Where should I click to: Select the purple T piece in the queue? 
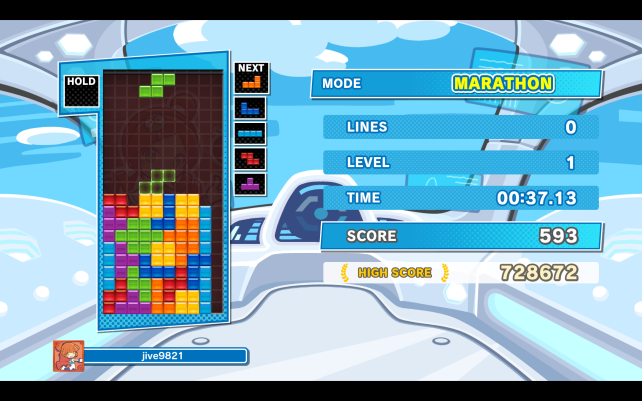[250, 184]
